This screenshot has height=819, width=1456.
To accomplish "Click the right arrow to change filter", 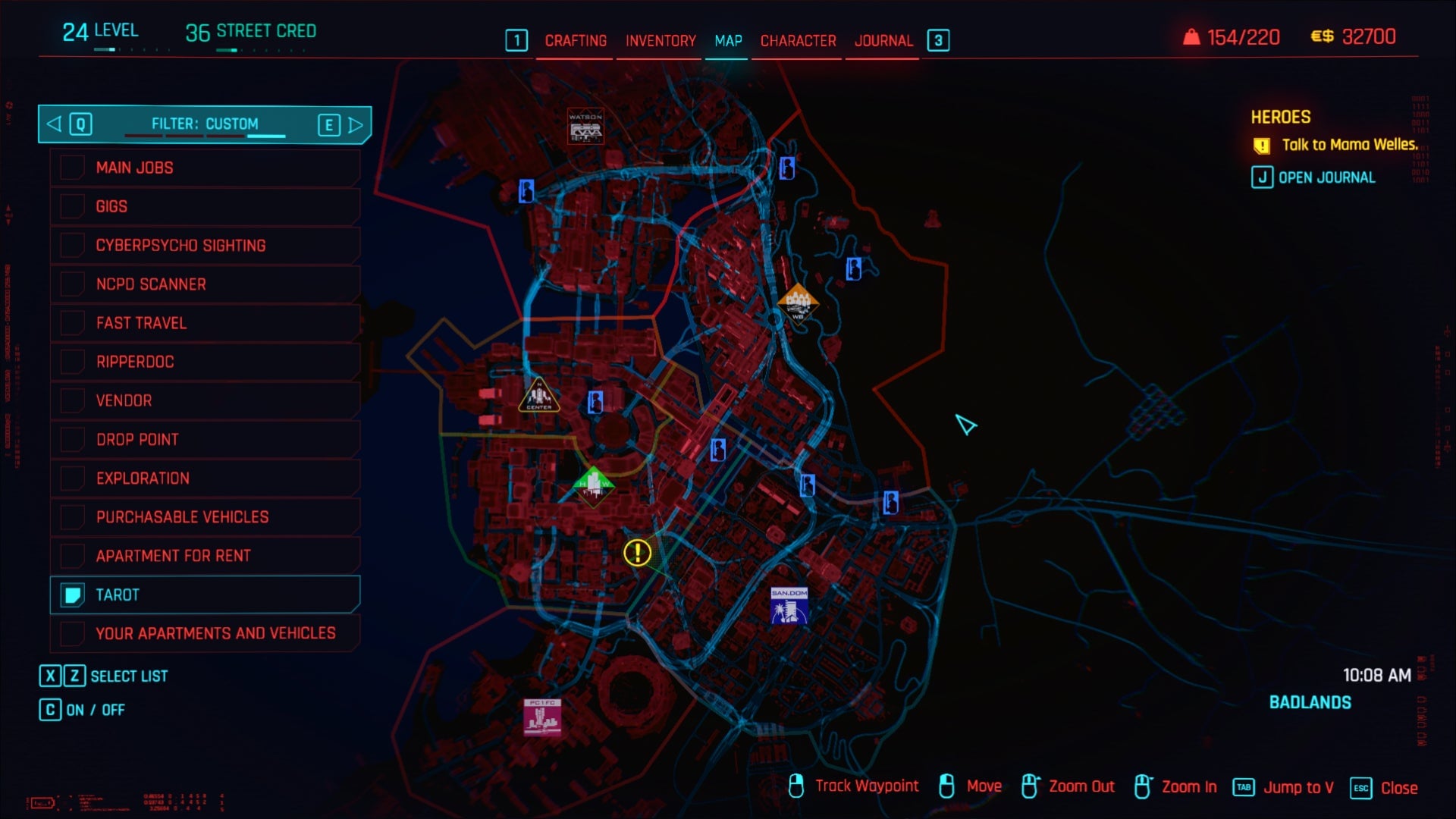I will point(356,124).
